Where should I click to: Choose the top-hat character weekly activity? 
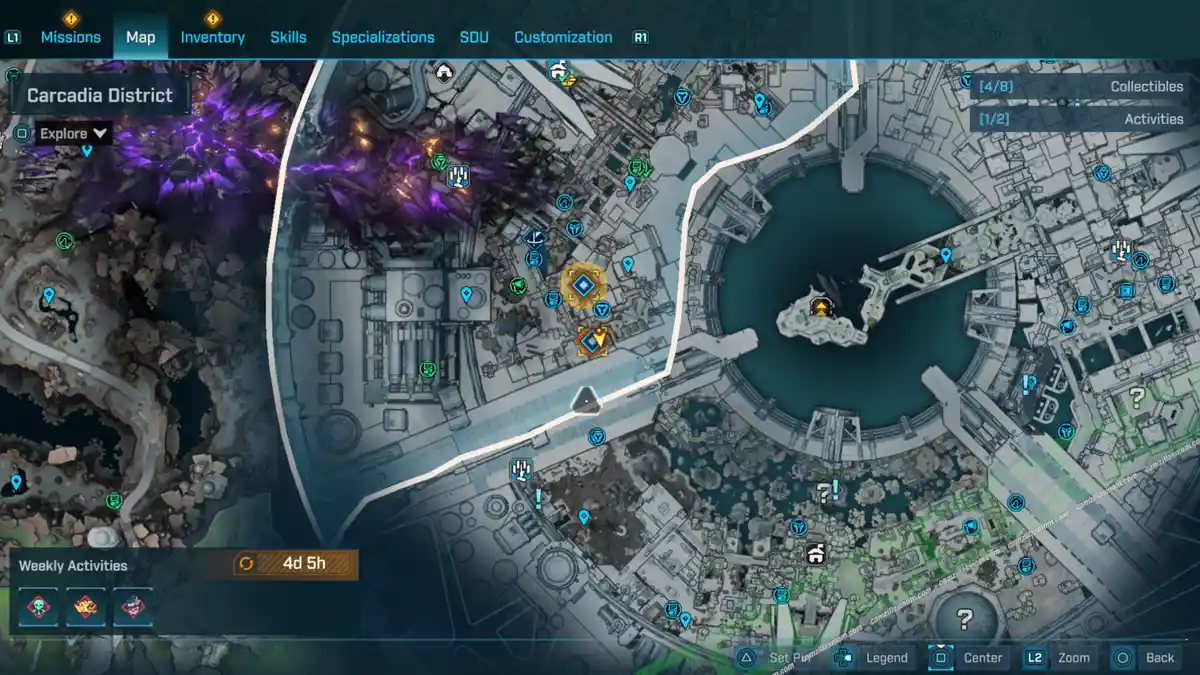tap(133, 607)
